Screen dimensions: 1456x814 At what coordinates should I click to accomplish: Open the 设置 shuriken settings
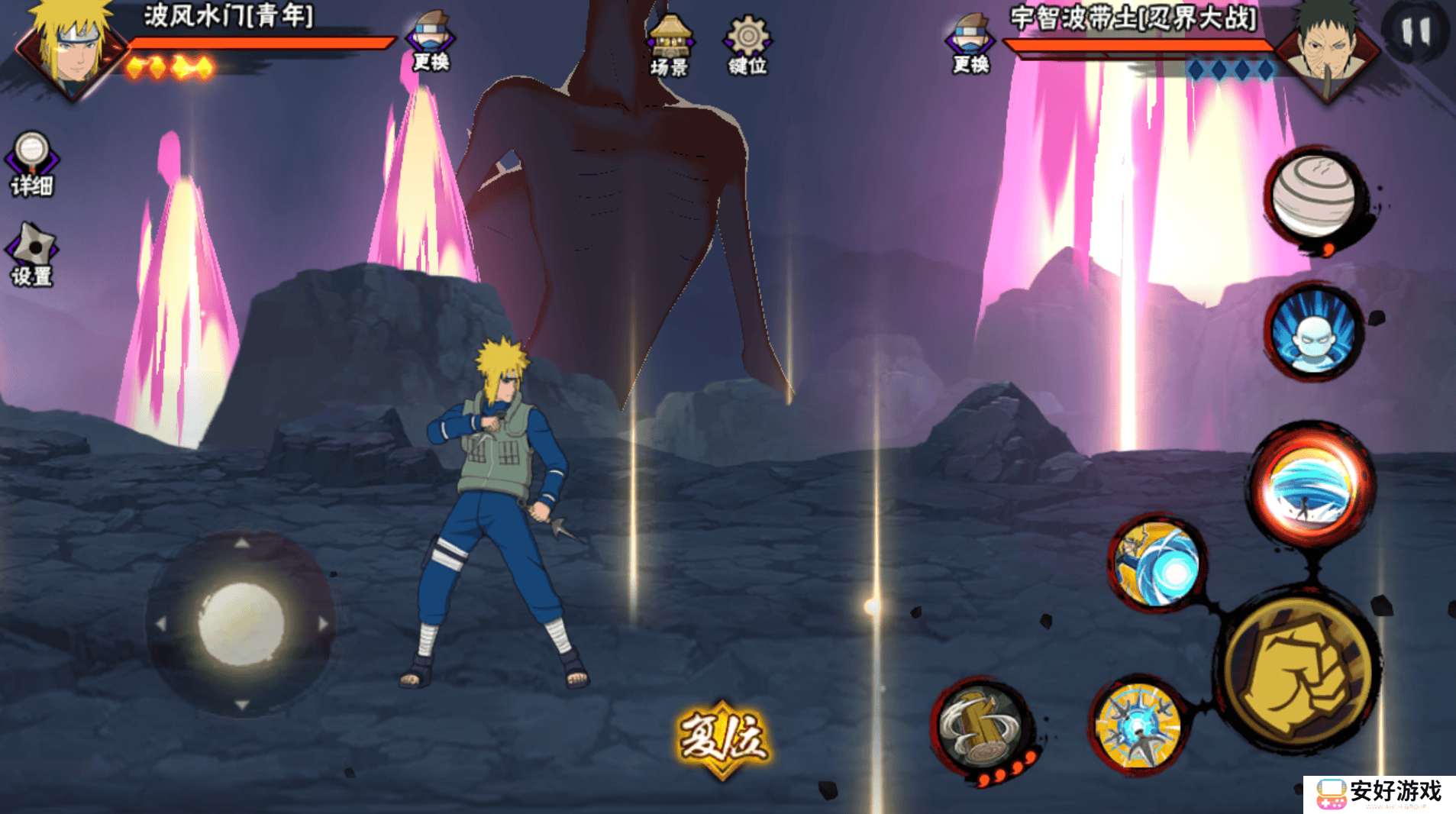(x=31, y=255)
